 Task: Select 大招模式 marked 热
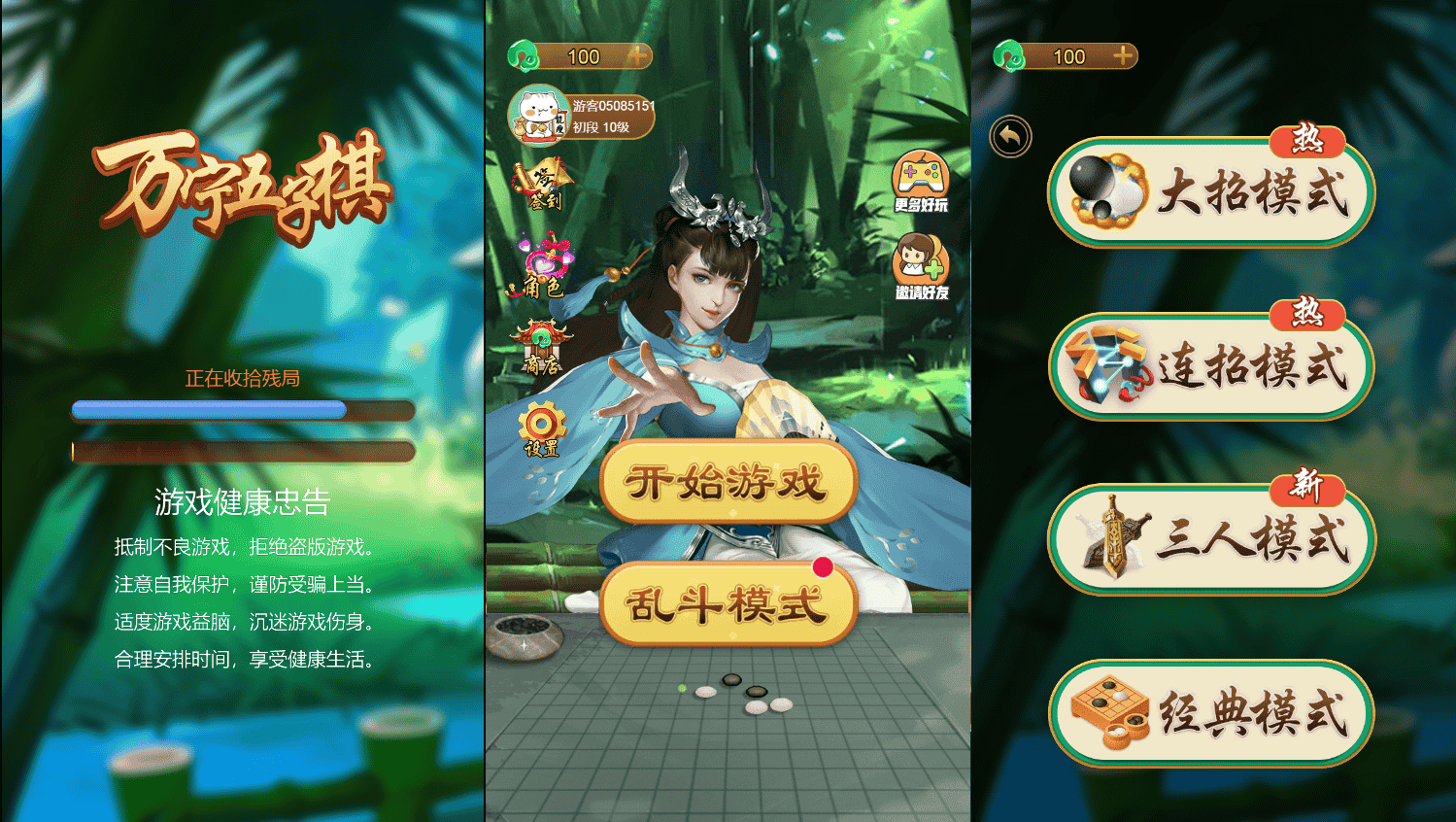[1210, 191]
